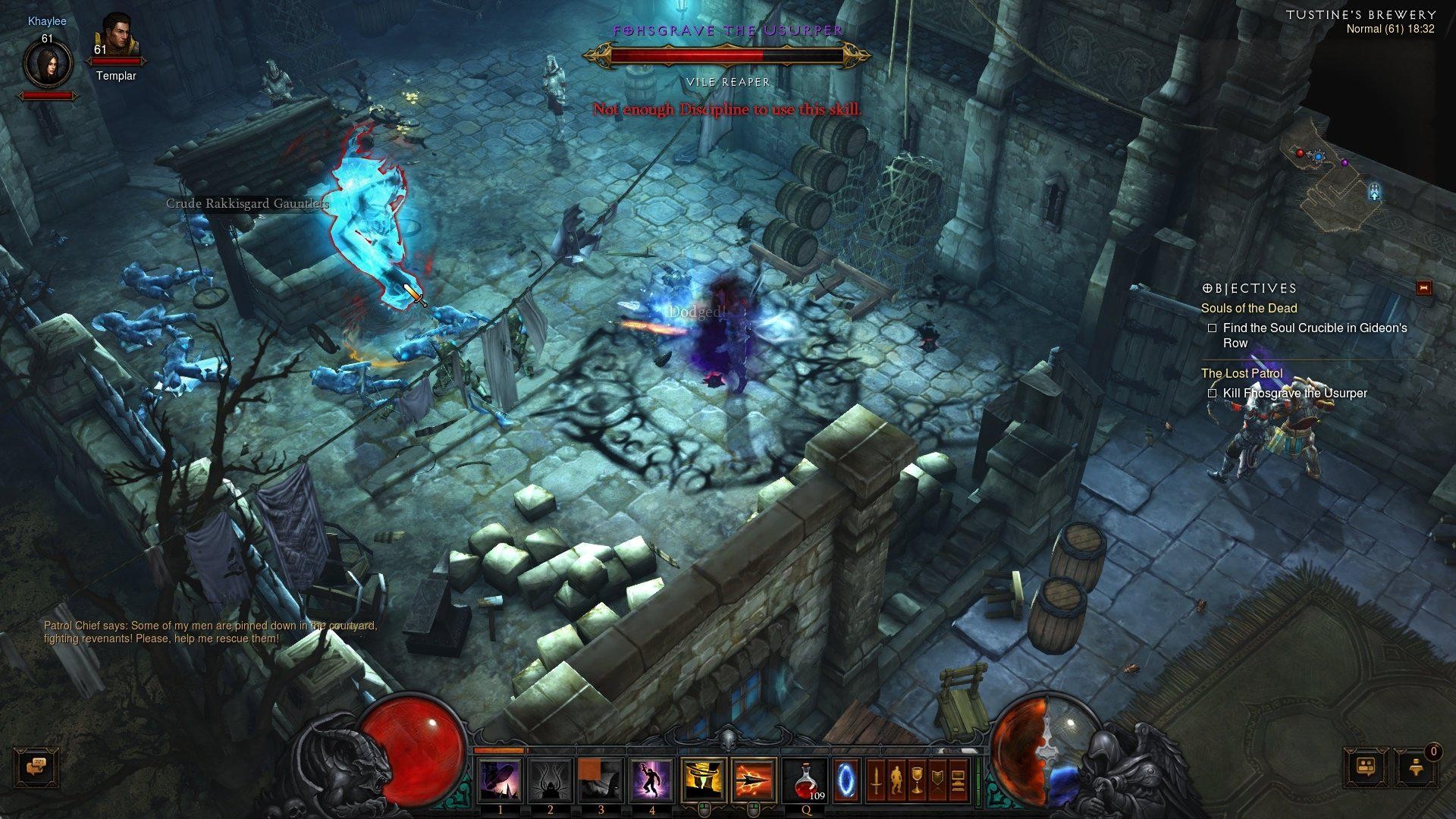Open the skills menu with the figure icon

(x=895, y=780)
